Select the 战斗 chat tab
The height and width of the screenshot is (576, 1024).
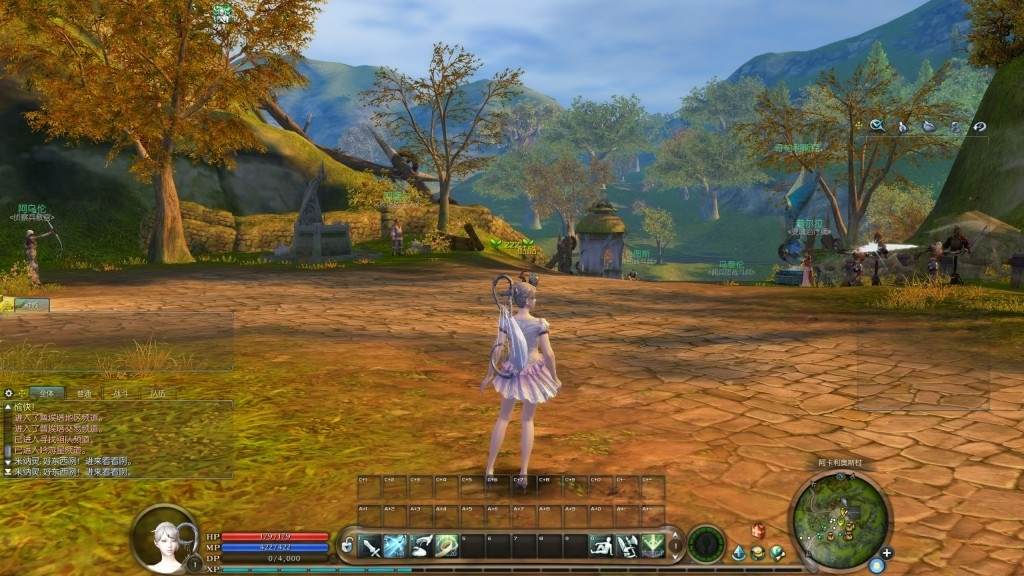121,394
